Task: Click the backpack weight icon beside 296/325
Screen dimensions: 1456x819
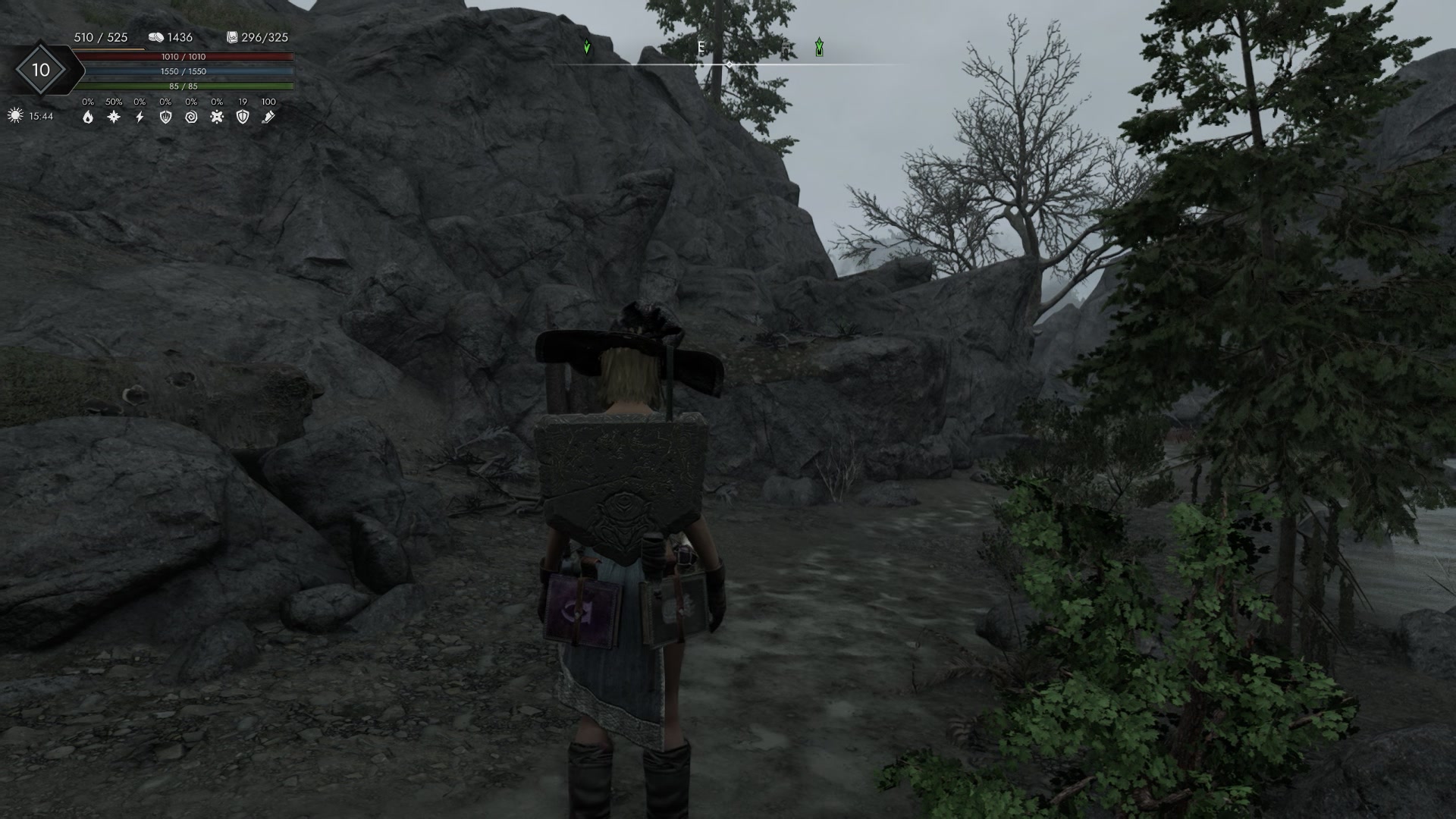Action: [231, 36]
